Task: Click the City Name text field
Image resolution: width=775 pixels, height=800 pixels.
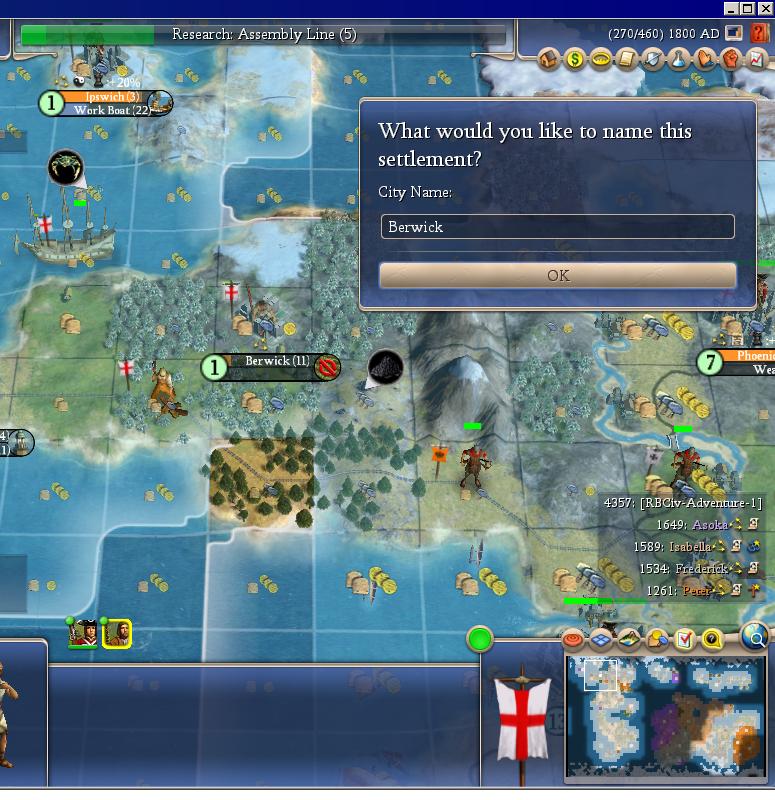Action: pyautogui.click(x=558, y=227)
